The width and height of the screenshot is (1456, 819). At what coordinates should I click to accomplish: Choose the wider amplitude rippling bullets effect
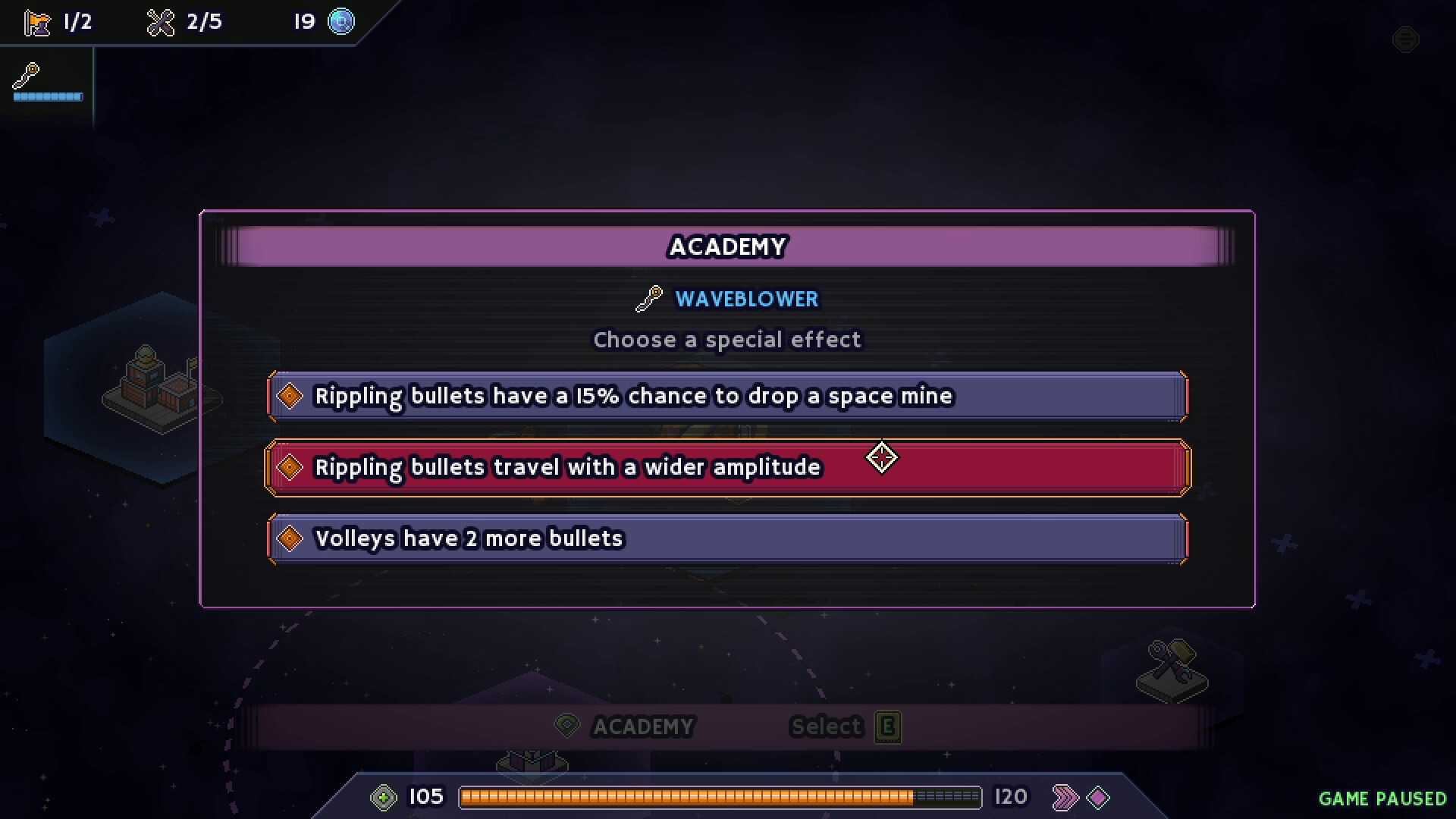click(x=726, y=467)
